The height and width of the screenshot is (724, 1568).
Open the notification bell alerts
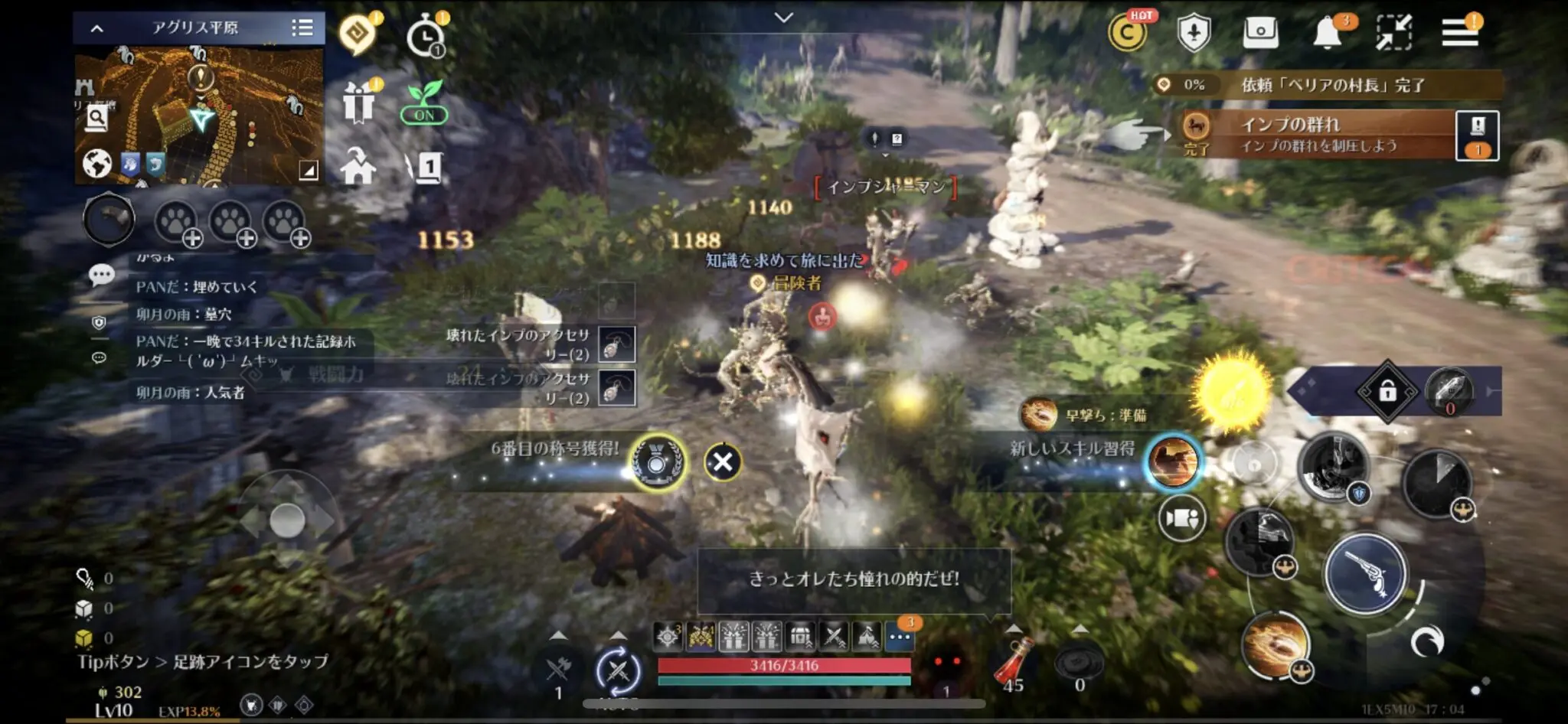click(x=1328, y=33)
